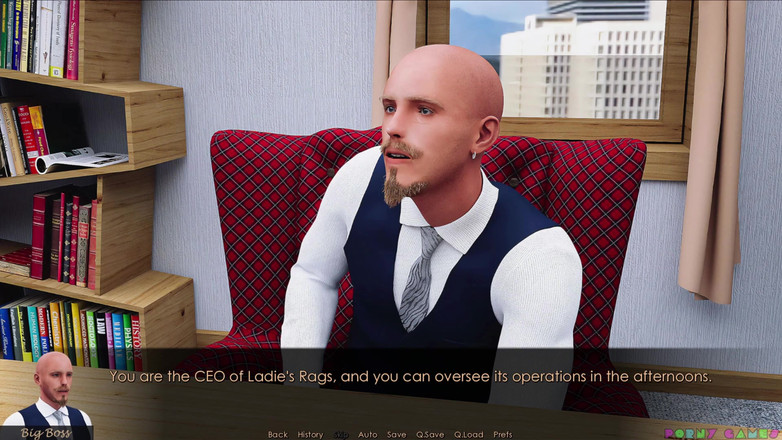Viewport: 782px width, 440px height.
Task: Open the Prefs menu
Action: [503, 434]
